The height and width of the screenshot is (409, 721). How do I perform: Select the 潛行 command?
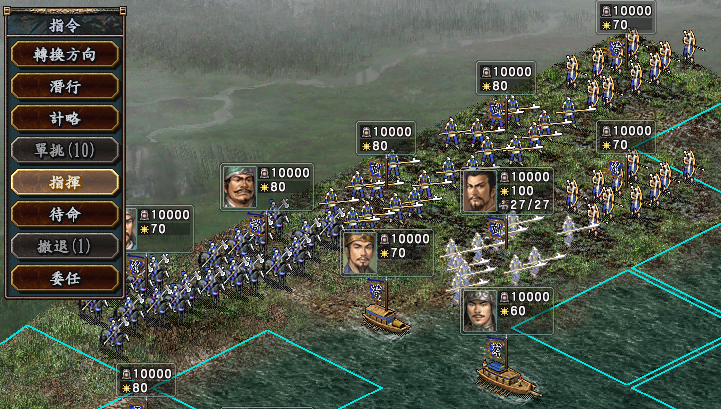(x=64, y=86)
